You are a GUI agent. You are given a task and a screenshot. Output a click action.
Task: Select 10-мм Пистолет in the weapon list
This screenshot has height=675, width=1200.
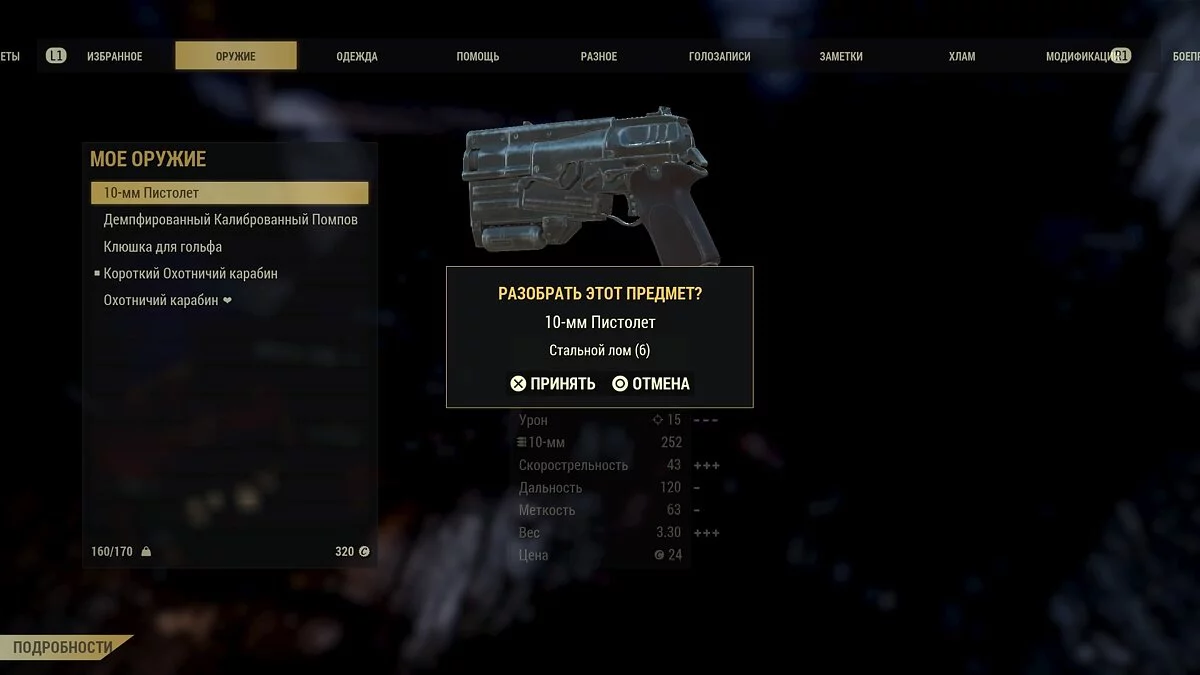pos(229,193)
